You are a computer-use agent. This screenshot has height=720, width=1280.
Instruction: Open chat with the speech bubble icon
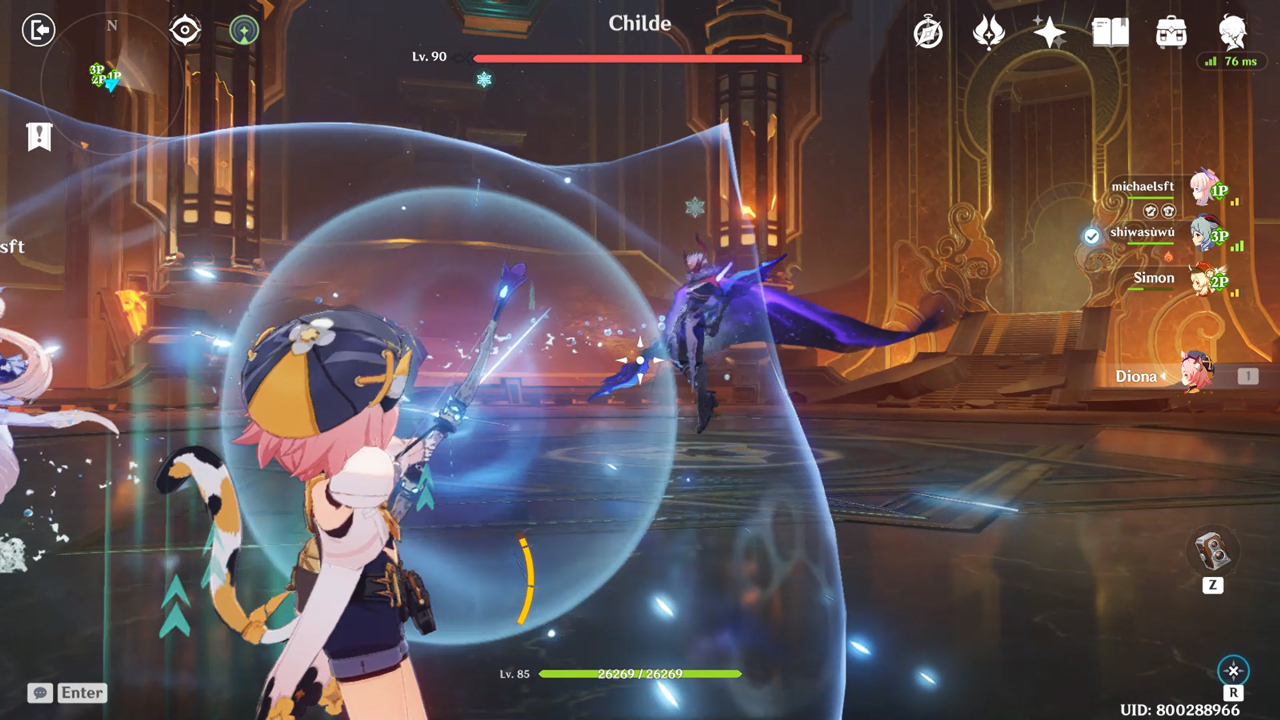click(x=38, y=692)
